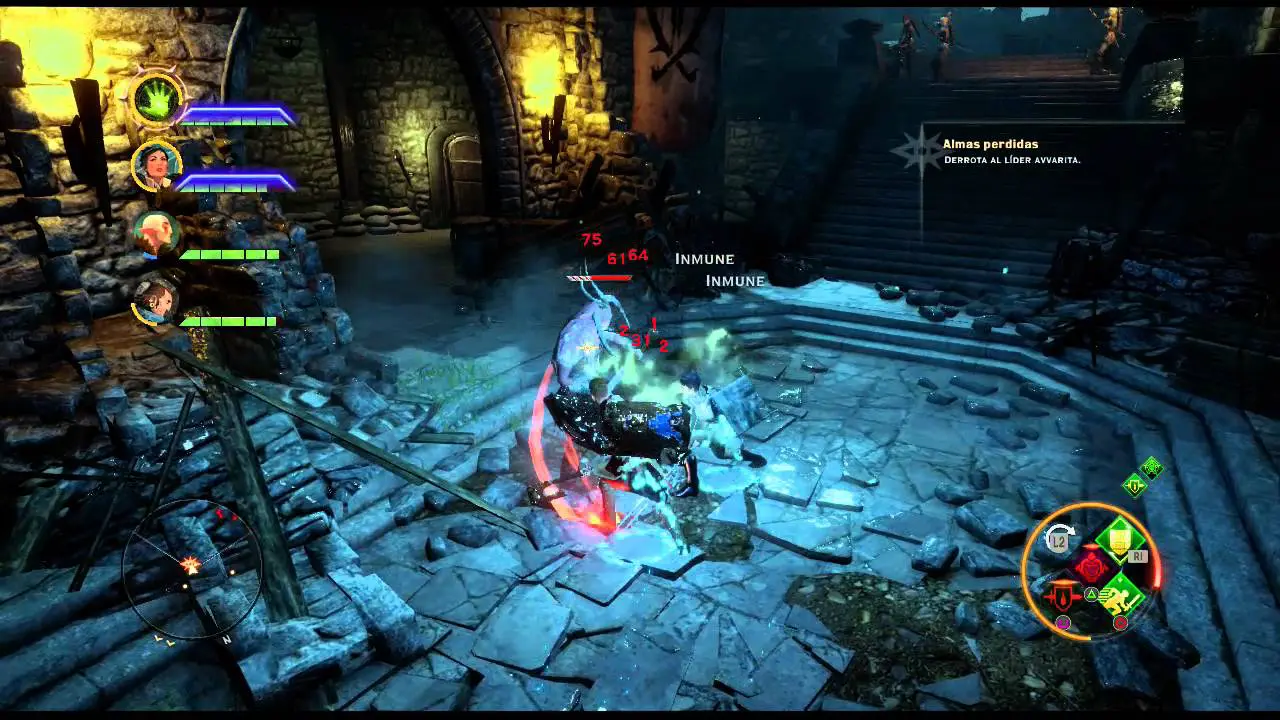This screenshot has width=1280, height=720.
Task: Click the small green target status icon
Action: click(1152, 467)
